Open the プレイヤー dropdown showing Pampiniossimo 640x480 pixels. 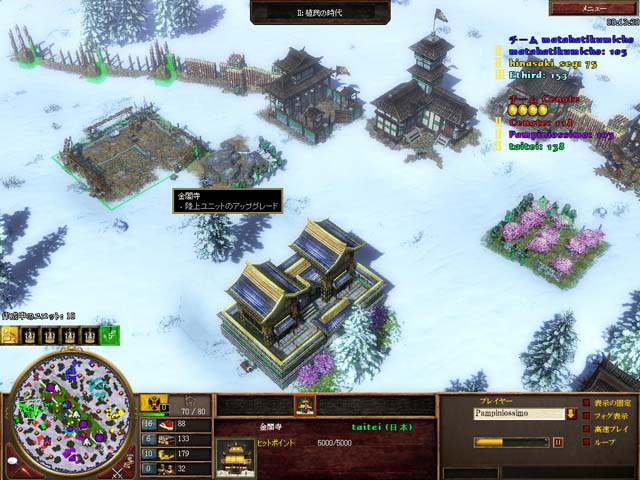(522, 413)
